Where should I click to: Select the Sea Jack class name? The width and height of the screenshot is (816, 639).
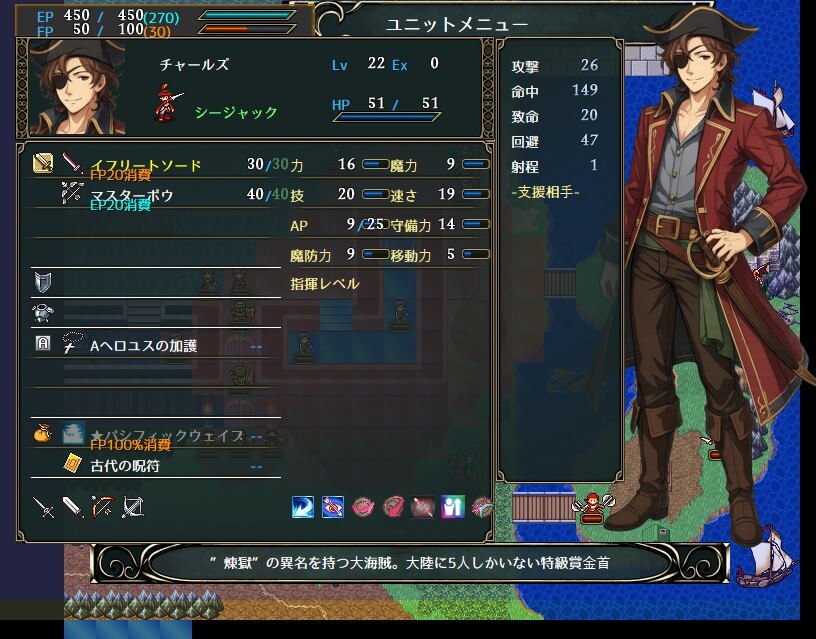[x=236, y=112]
